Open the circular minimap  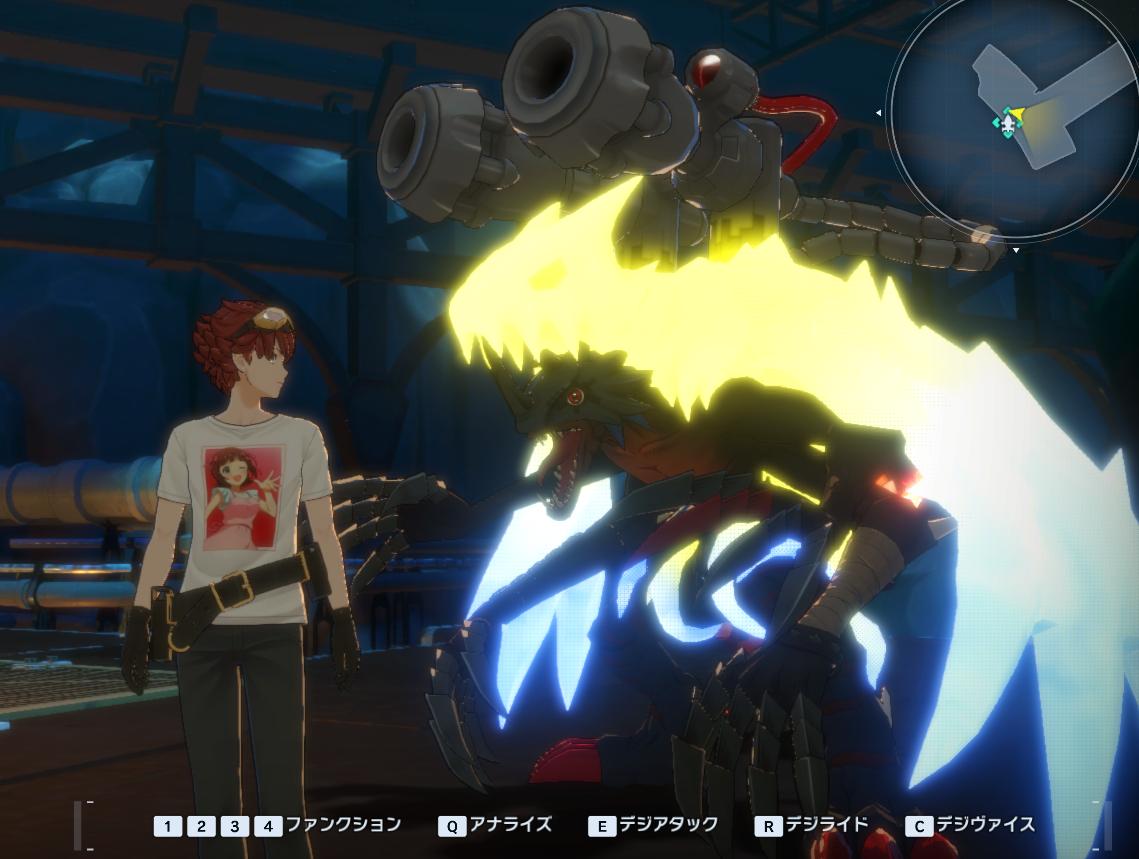[x=1011, y=118]
